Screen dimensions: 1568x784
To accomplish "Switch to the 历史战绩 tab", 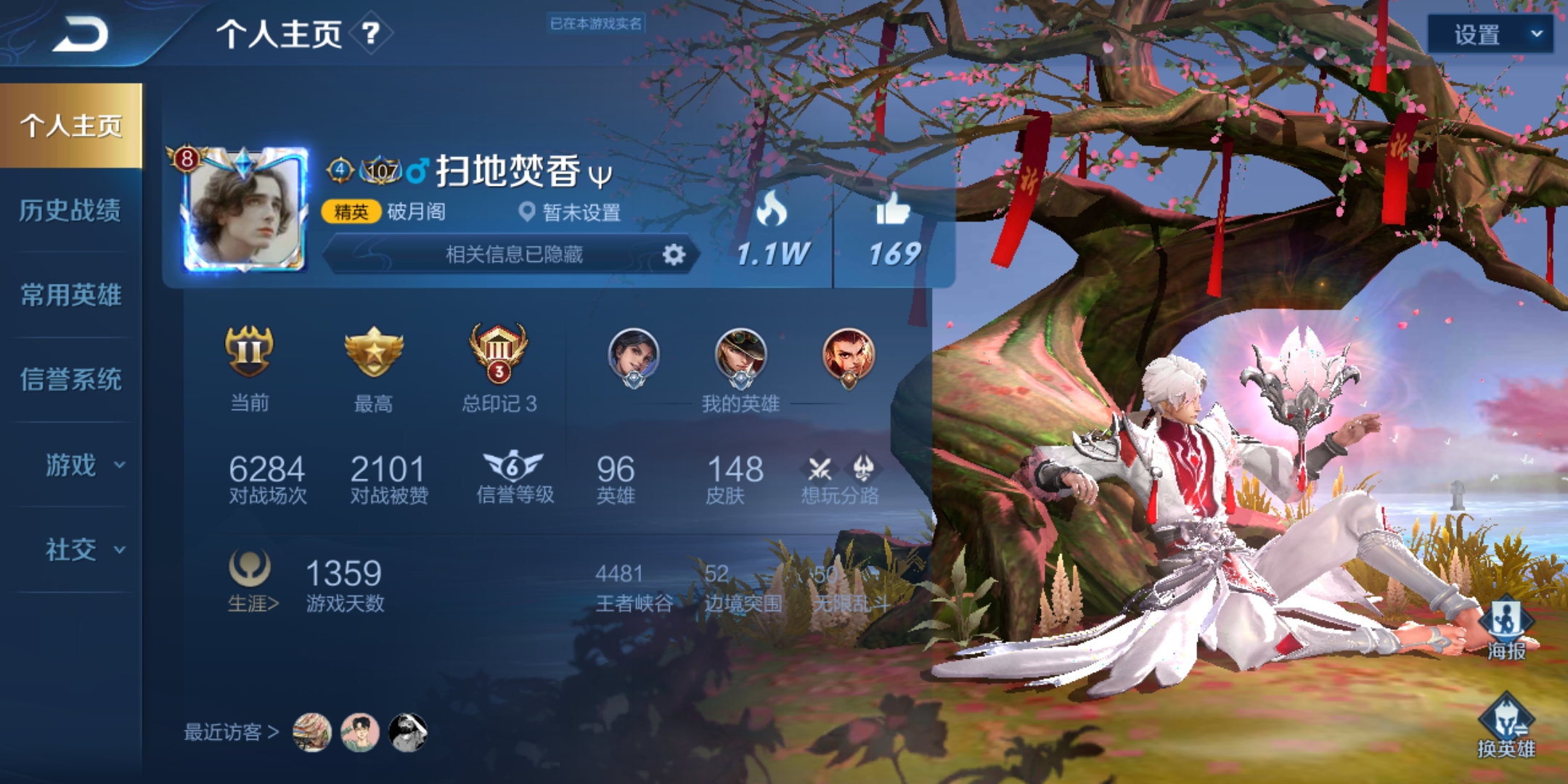I will [x=73, y=211].
